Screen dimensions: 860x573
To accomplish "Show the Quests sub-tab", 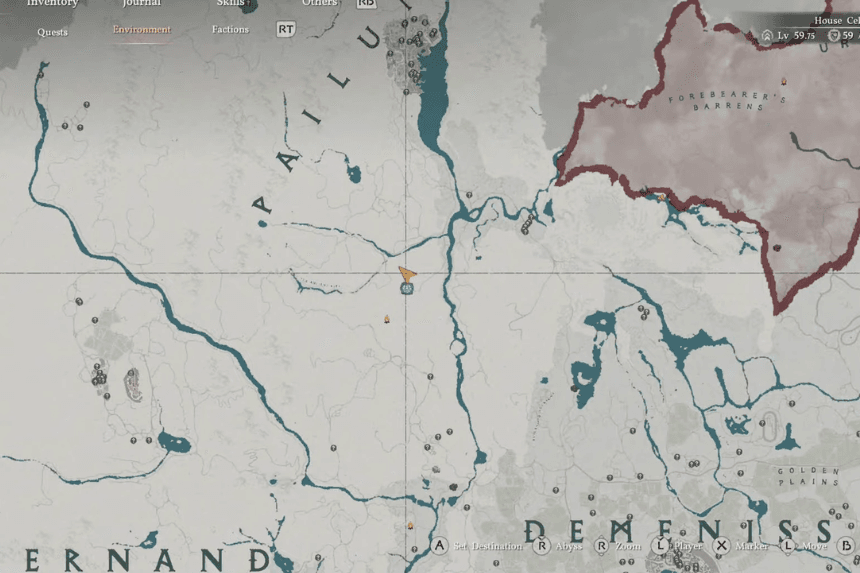I will 53,31.
